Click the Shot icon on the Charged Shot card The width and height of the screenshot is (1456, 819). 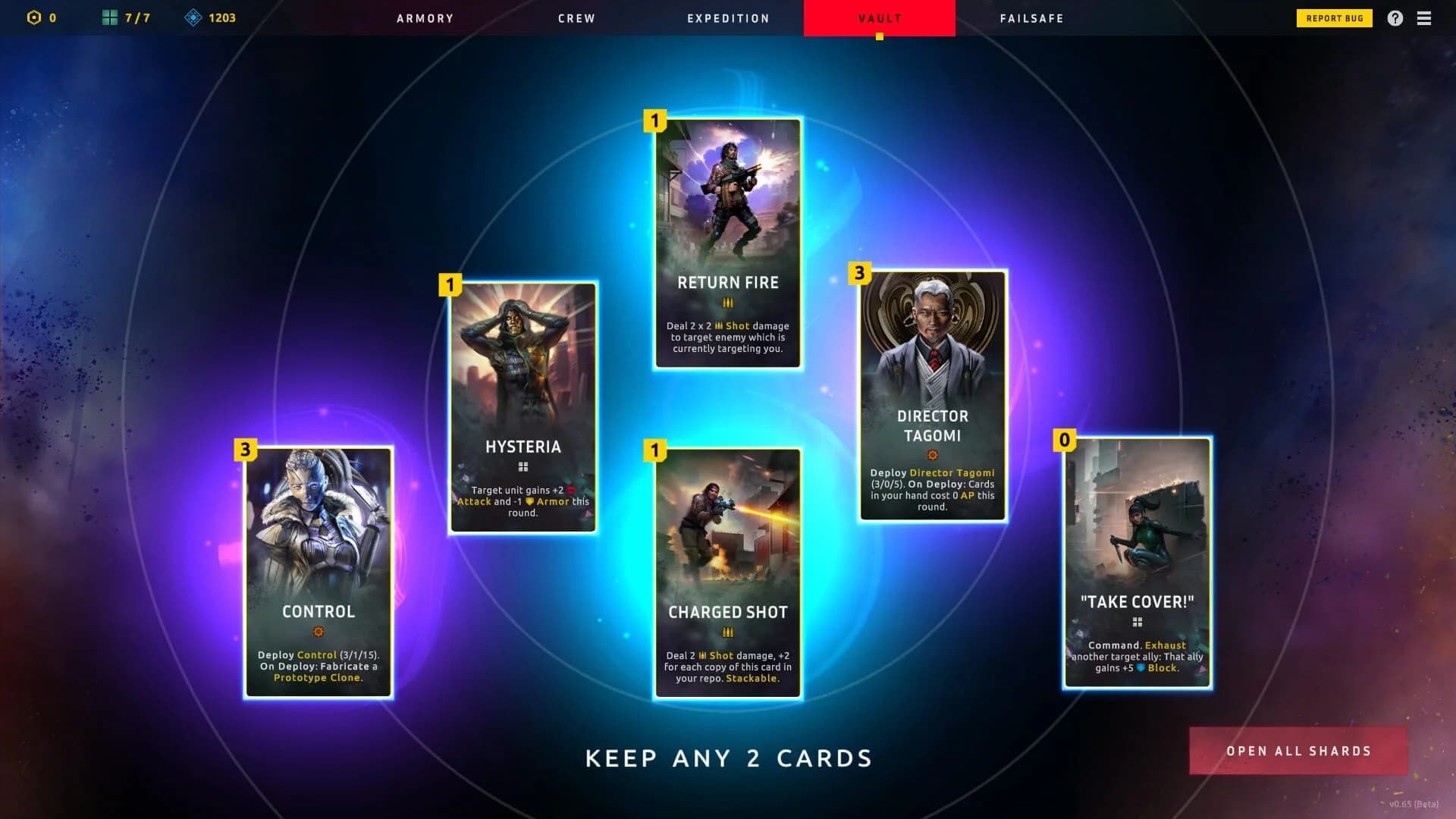726,632
